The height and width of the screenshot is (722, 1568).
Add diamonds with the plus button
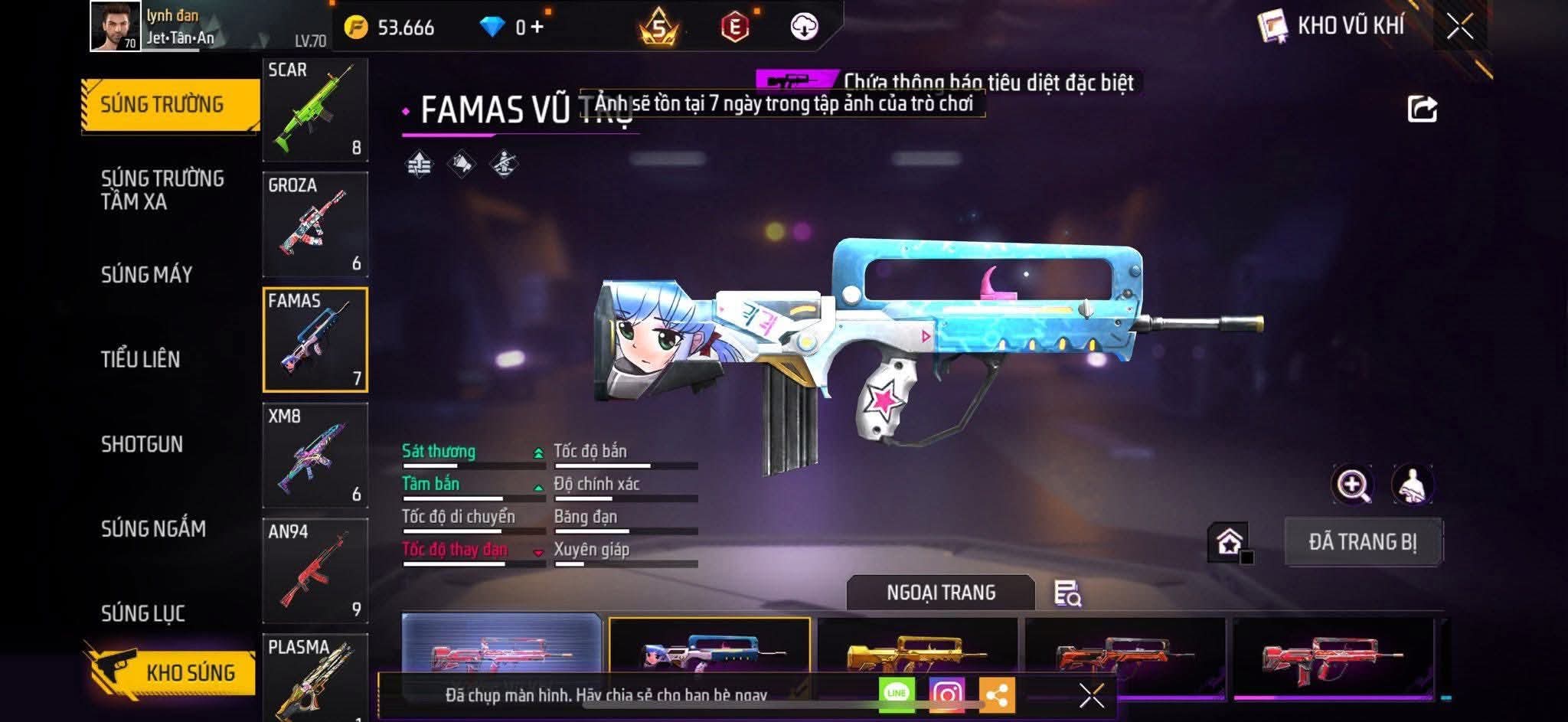537,28
